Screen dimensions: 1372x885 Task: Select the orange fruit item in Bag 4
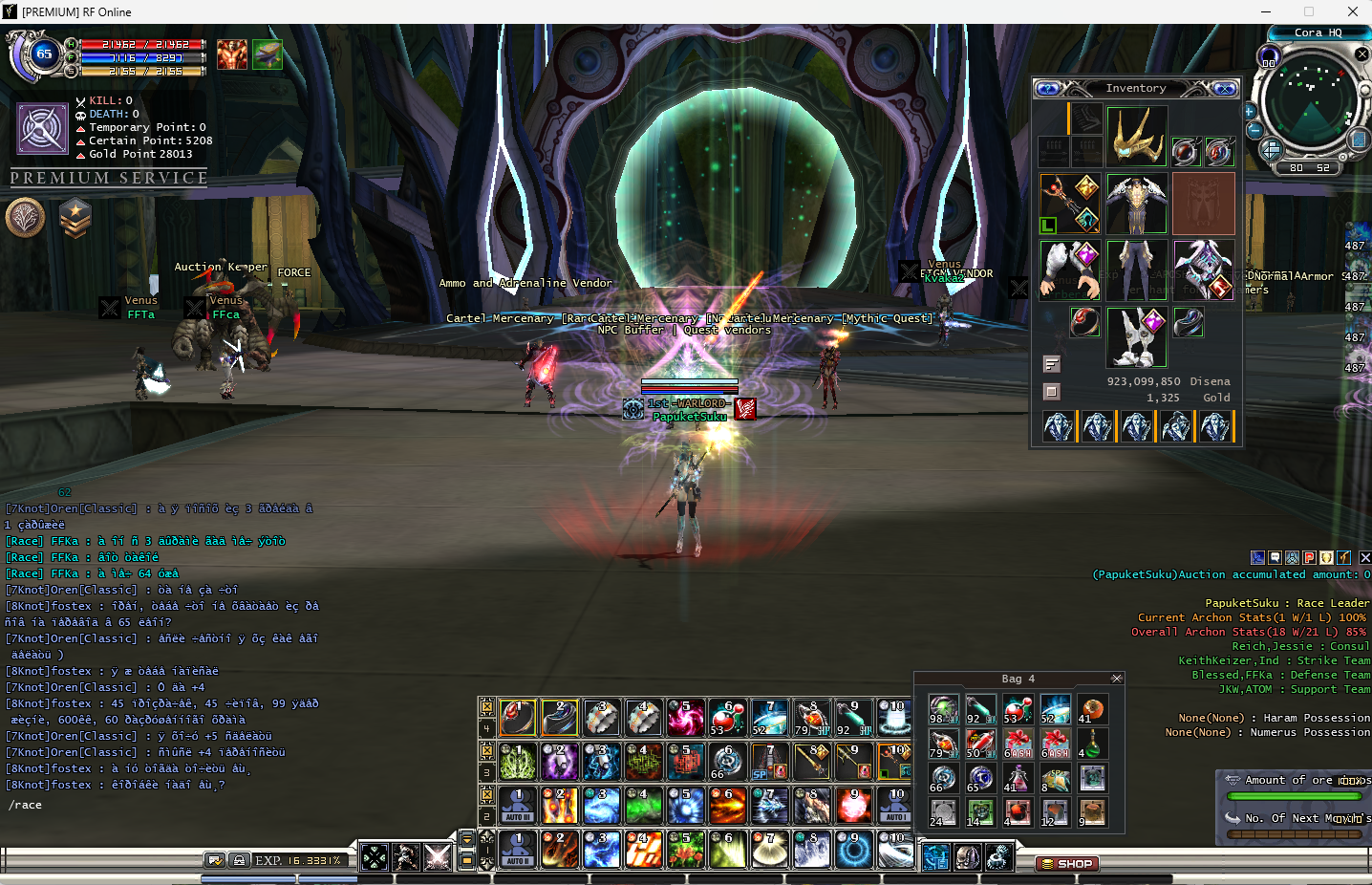tap(1092, 709)
